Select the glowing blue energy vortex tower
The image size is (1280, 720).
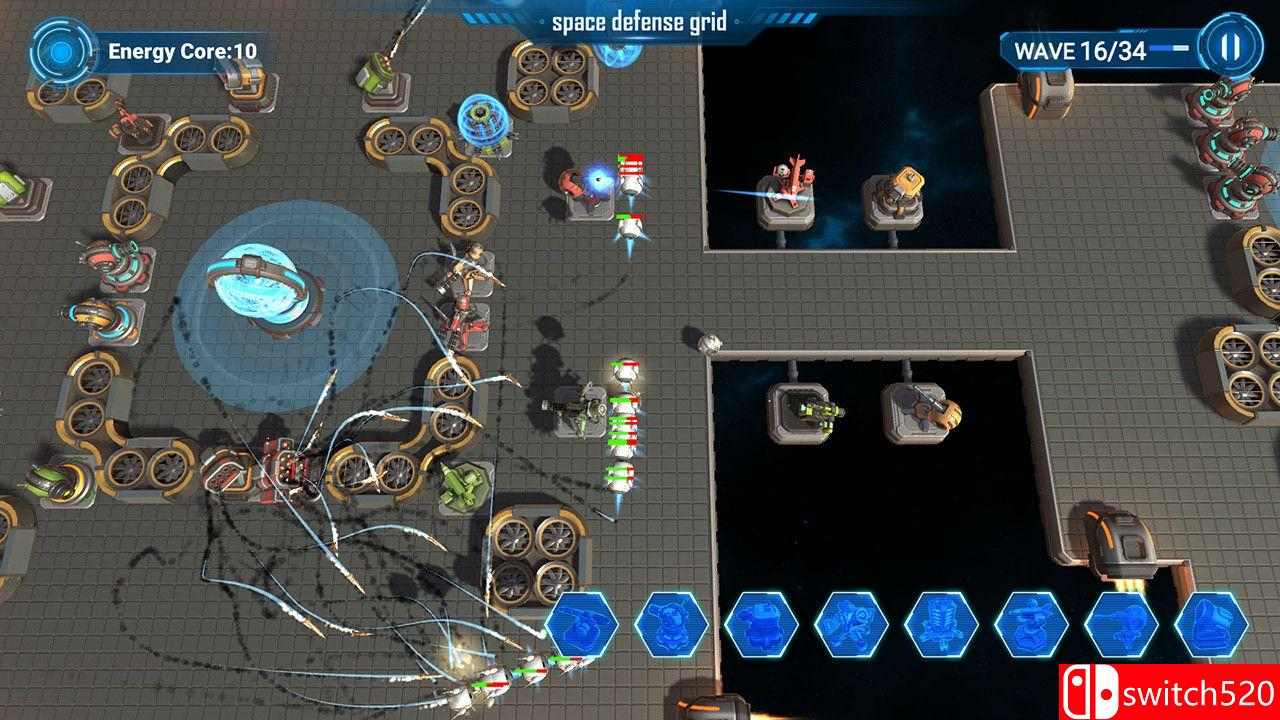tap(262, 290)
